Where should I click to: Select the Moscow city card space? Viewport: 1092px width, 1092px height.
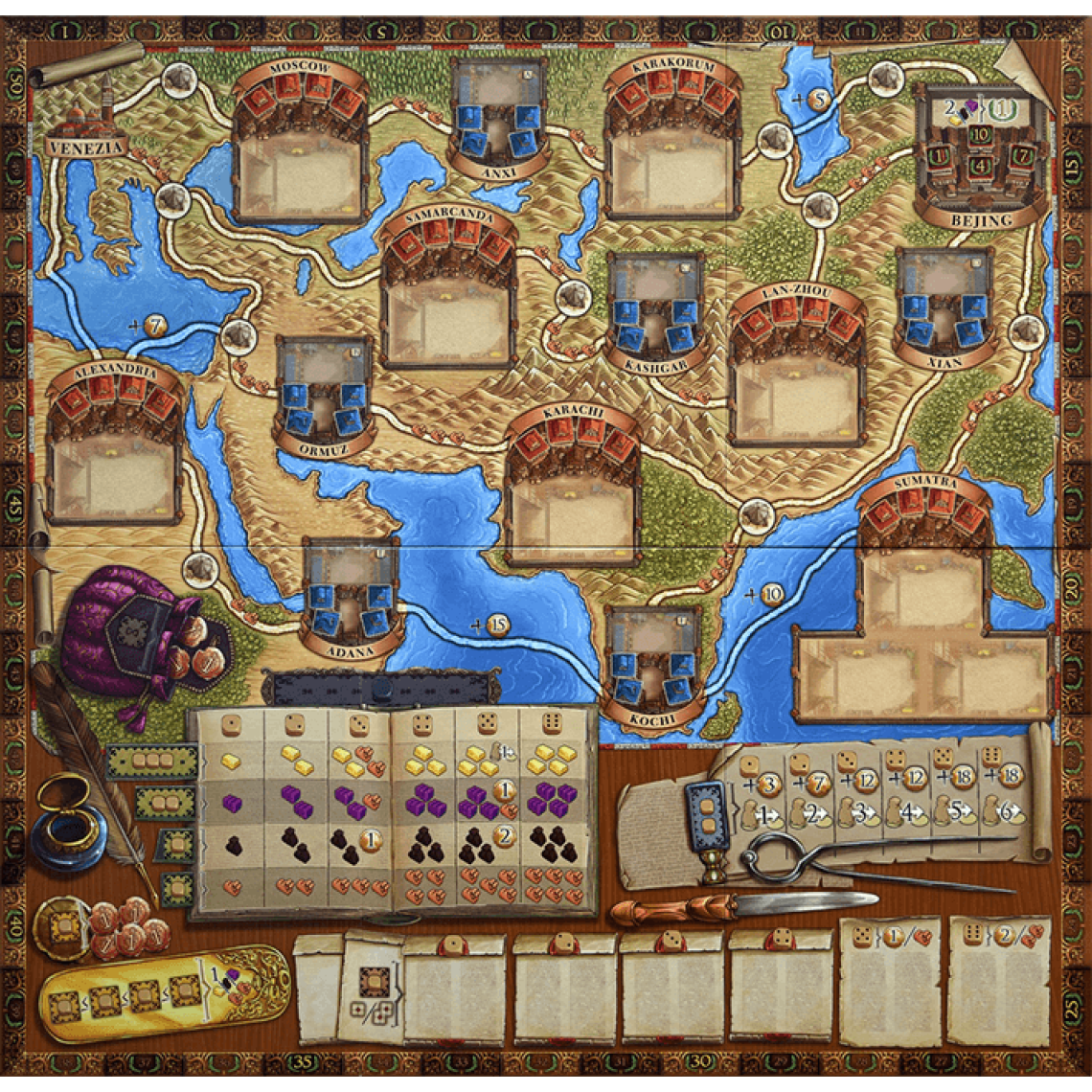[x=300, y=171]
